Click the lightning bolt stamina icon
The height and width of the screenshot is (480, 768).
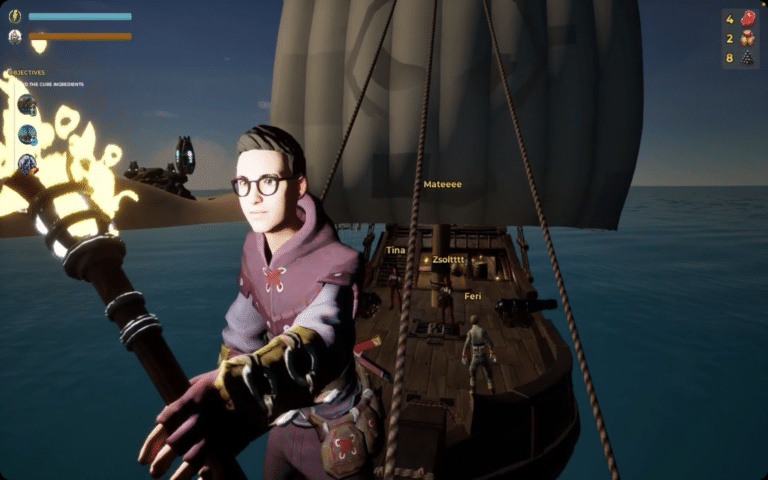[15, 16]
